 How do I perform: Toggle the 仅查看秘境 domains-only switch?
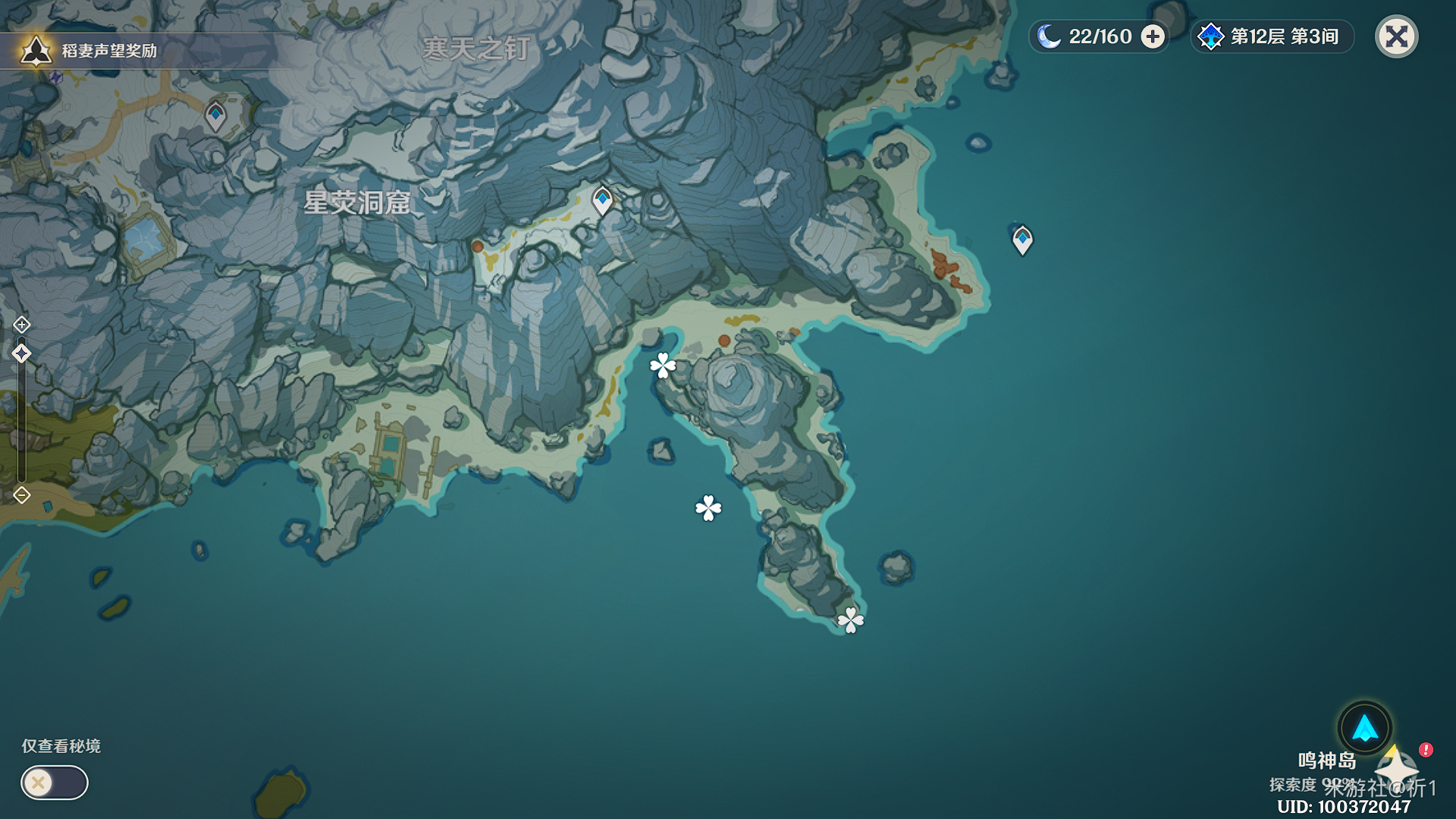pyautogui.click(x=54, y=783)
